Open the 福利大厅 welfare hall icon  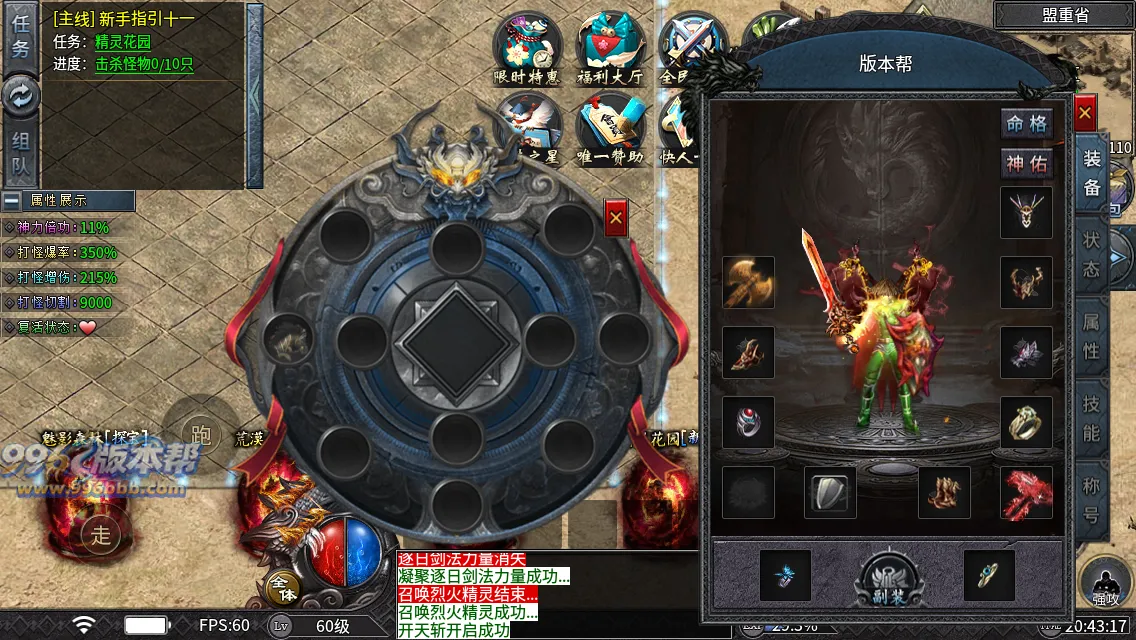609,48
